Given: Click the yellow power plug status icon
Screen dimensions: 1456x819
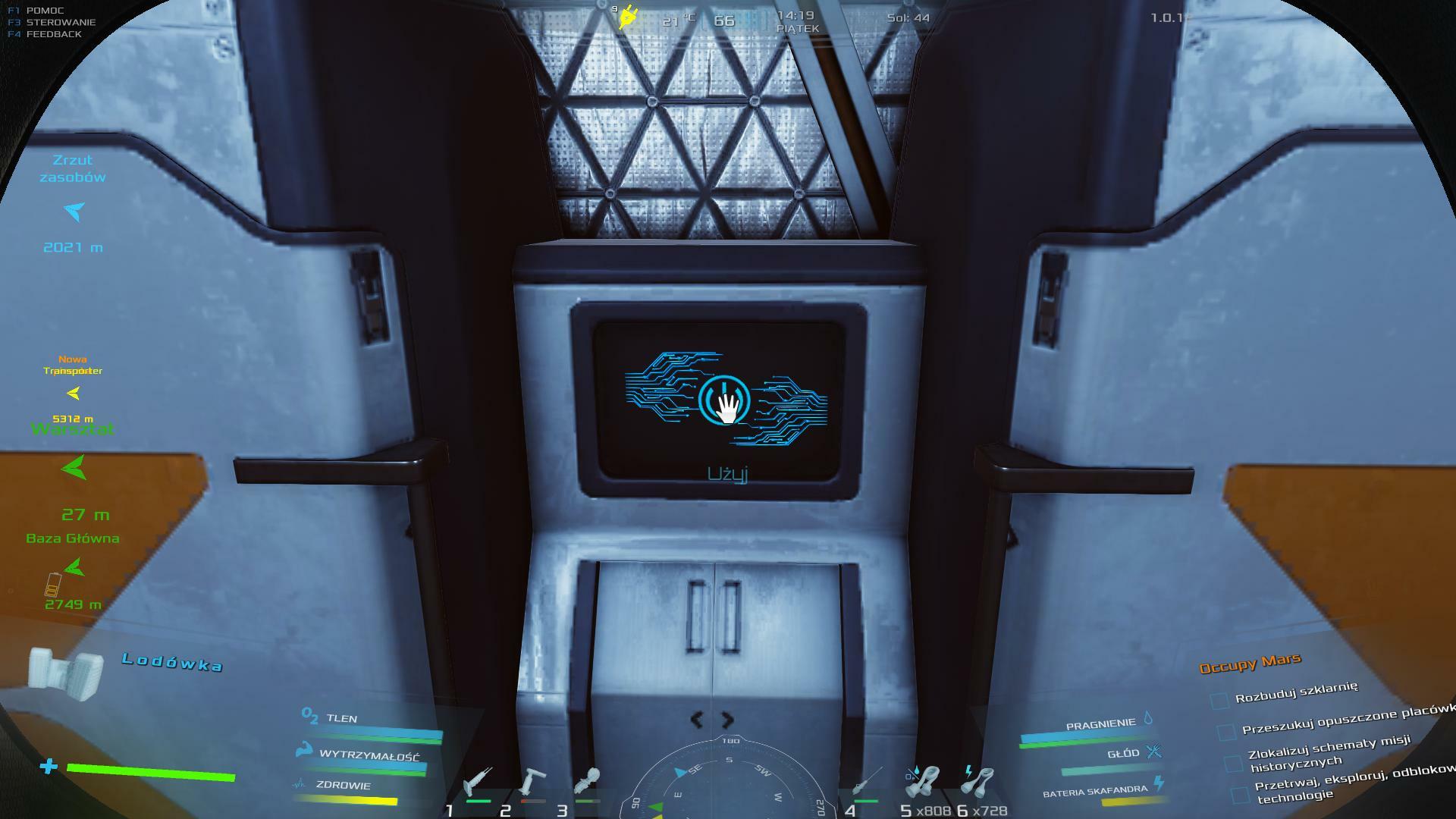Looking at the screenshot, I should point(628,17).
